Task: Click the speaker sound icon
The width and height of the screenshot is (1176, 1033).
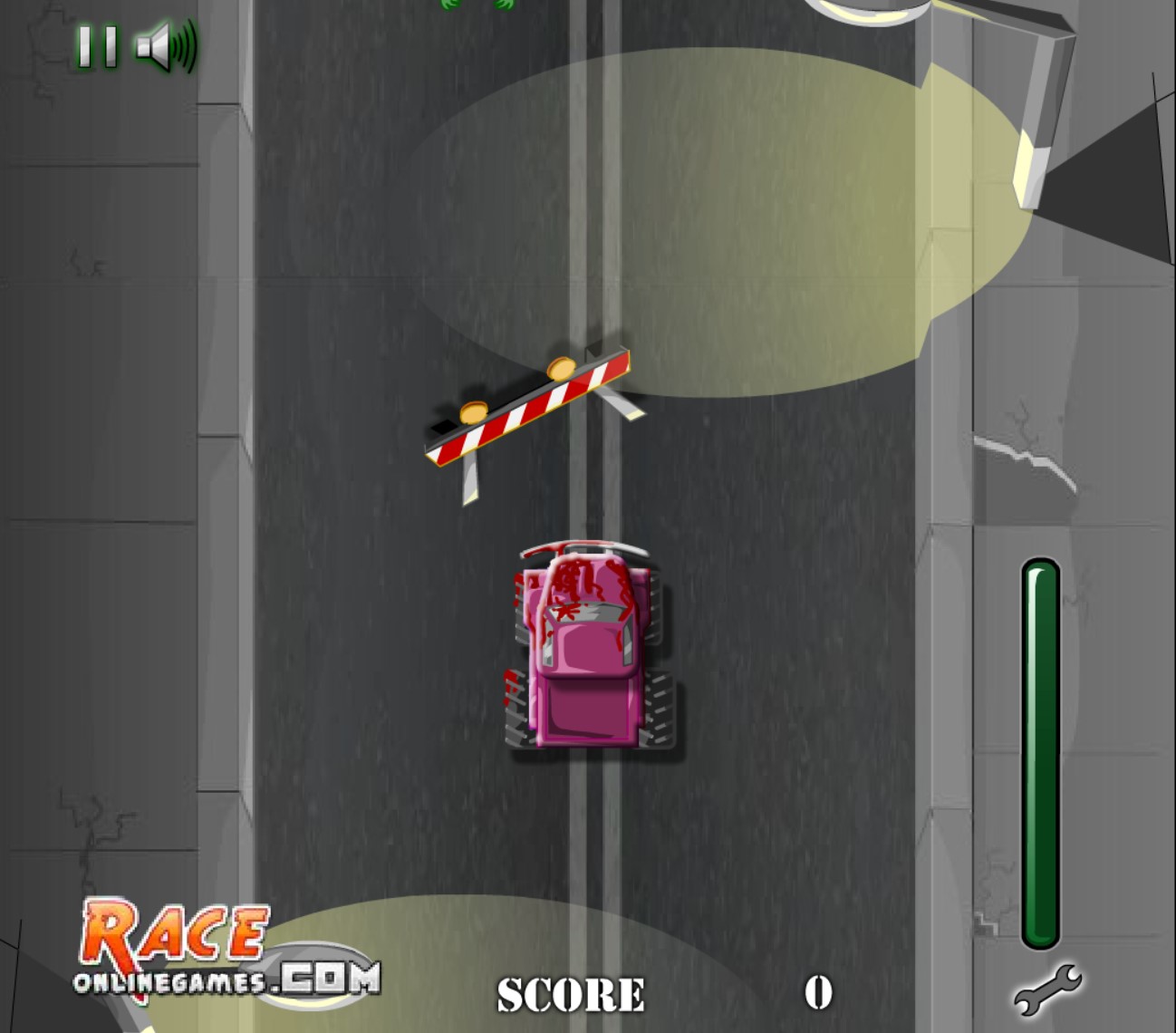Action: tap(159, 47)
